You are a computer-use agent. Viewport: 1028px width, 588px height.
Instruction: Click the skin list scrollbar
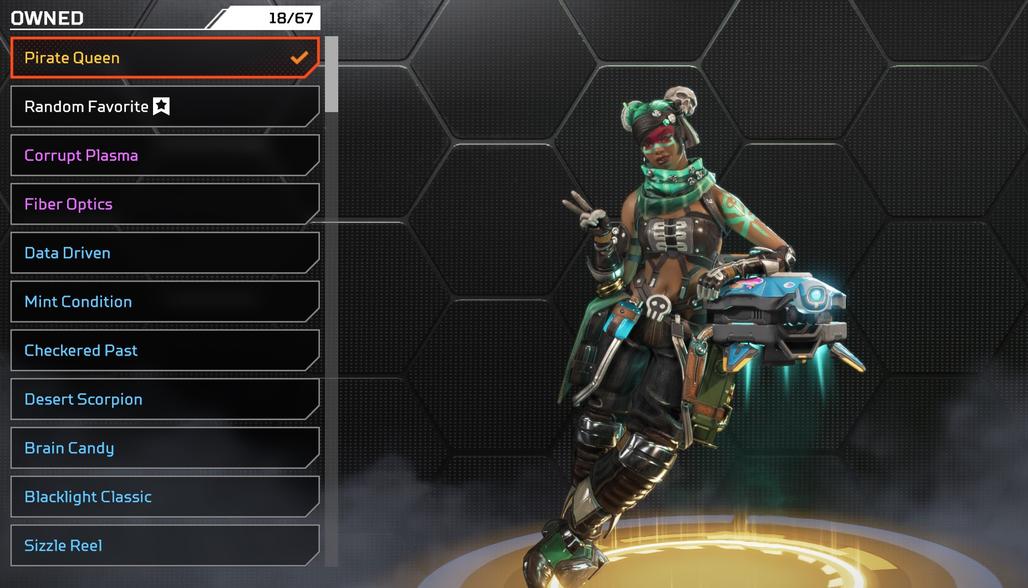(x=331, y=75)
